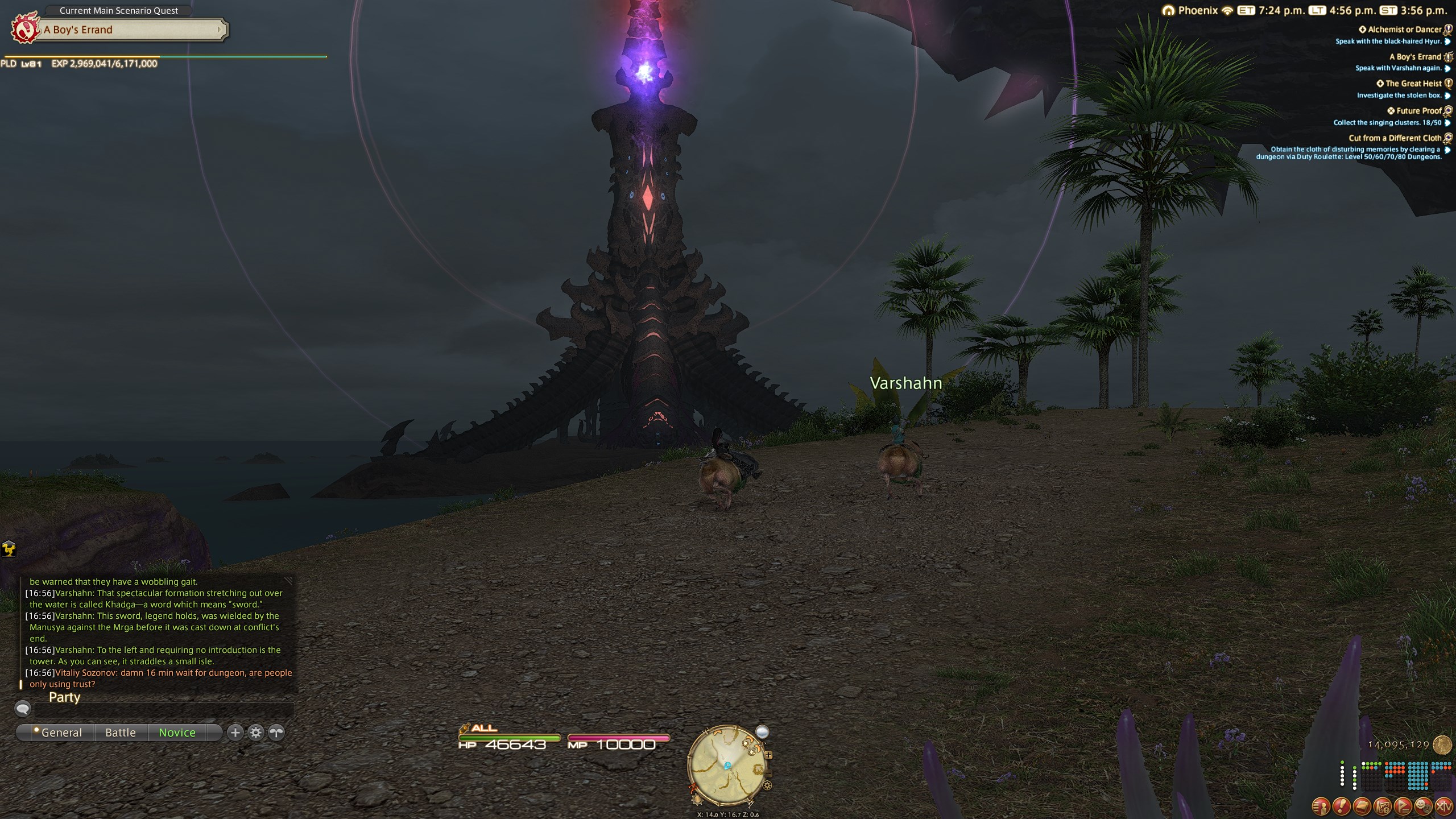Viewport: 1456px width, 819px height.
Task: Open chat log settings gear
Action: point(256,733)
